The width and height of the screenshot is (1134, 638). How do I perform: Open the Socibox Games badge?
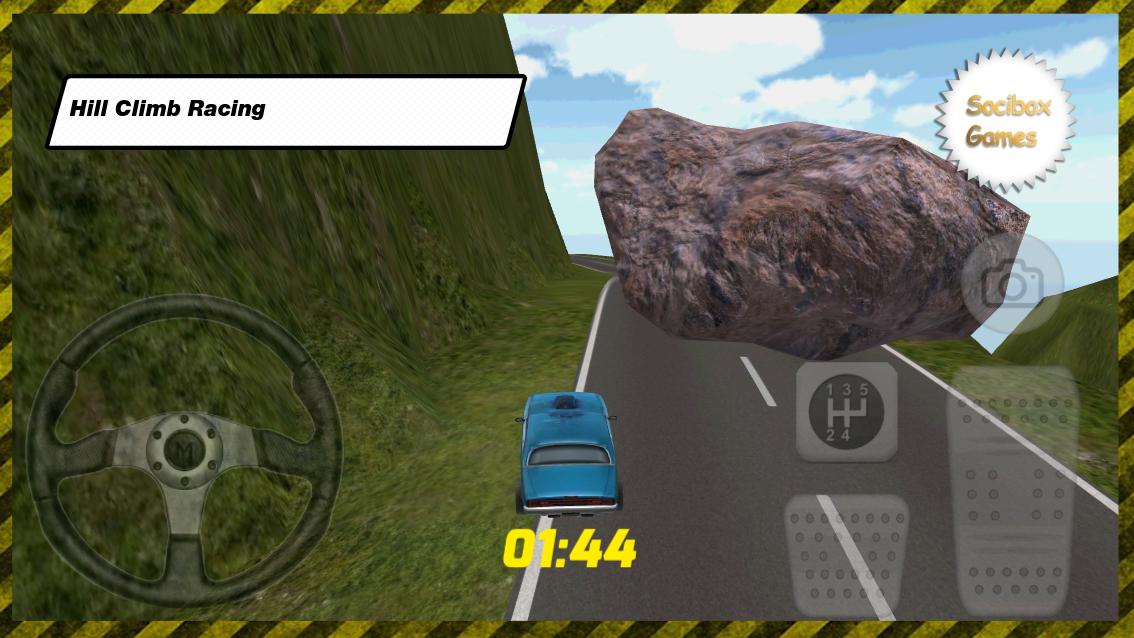[1005, 121]
